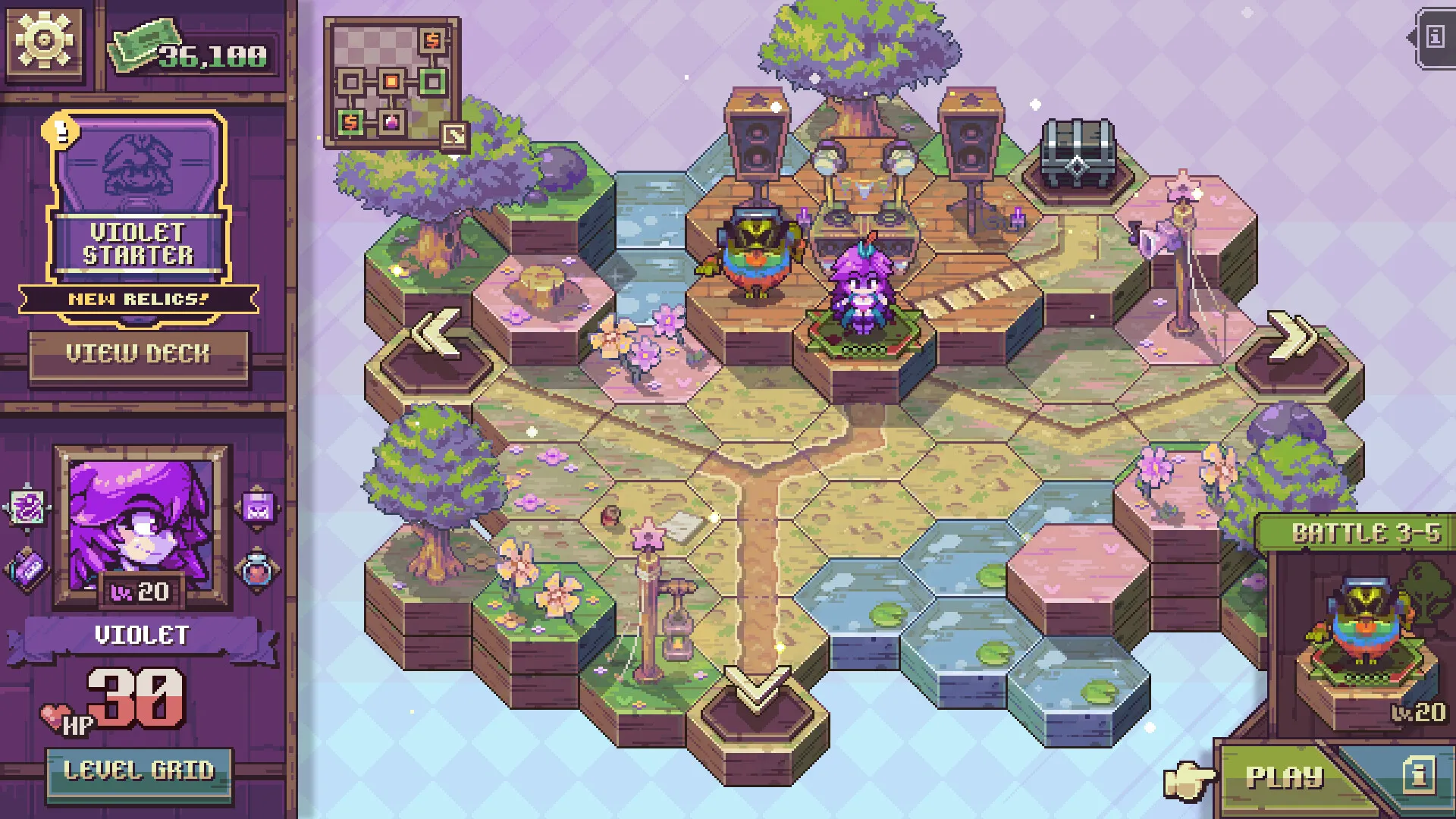Open the info panel tab at top right
The width and height of the screenshot is (1456, 819).
[x=1434, y=38]
